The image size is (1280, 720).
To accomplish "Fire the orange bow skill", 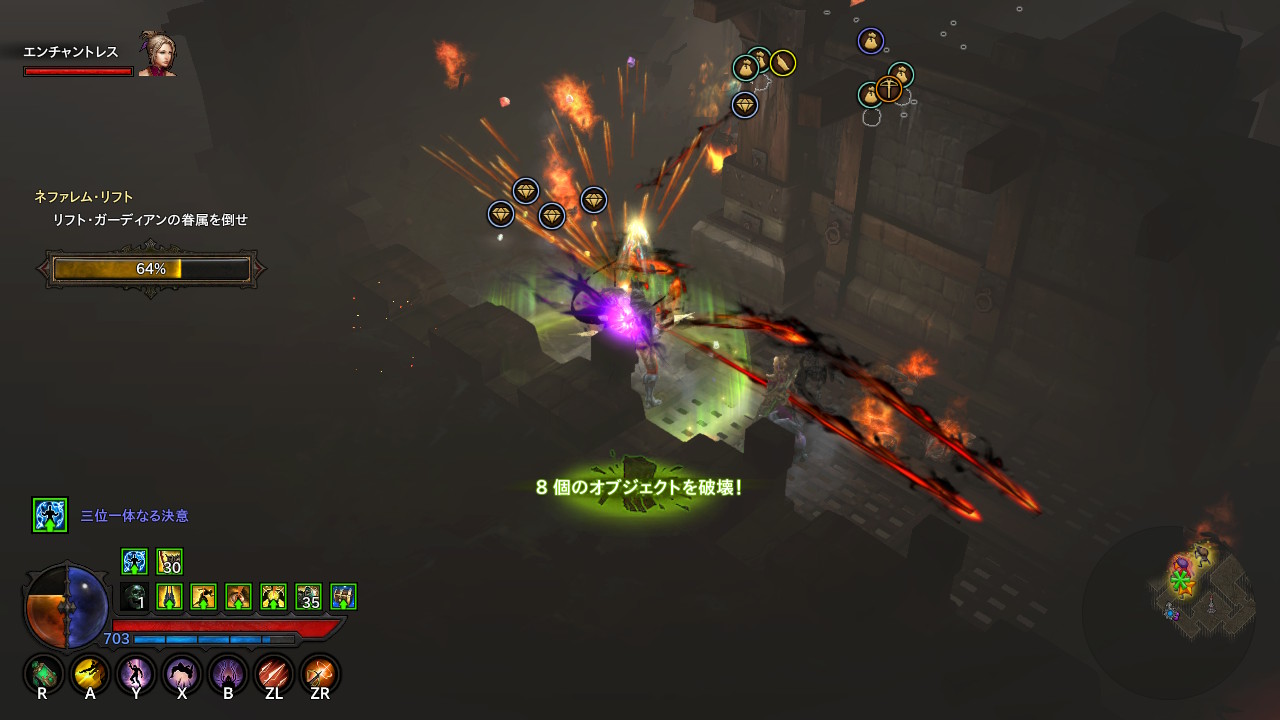I will (x=320, y=674).
